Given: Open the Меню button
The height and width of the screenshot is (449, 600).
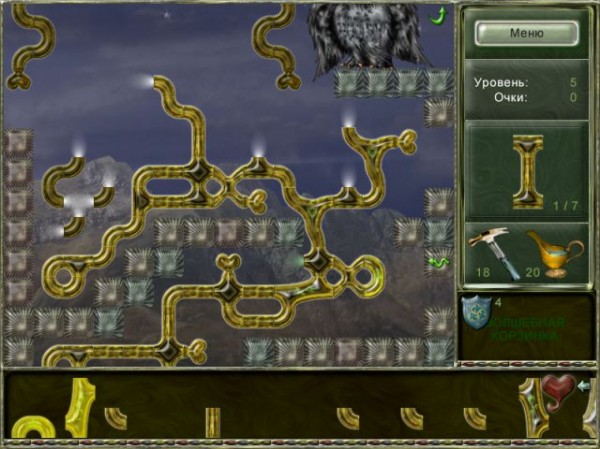Looking at the screenshot, I should tap(526, 32).
